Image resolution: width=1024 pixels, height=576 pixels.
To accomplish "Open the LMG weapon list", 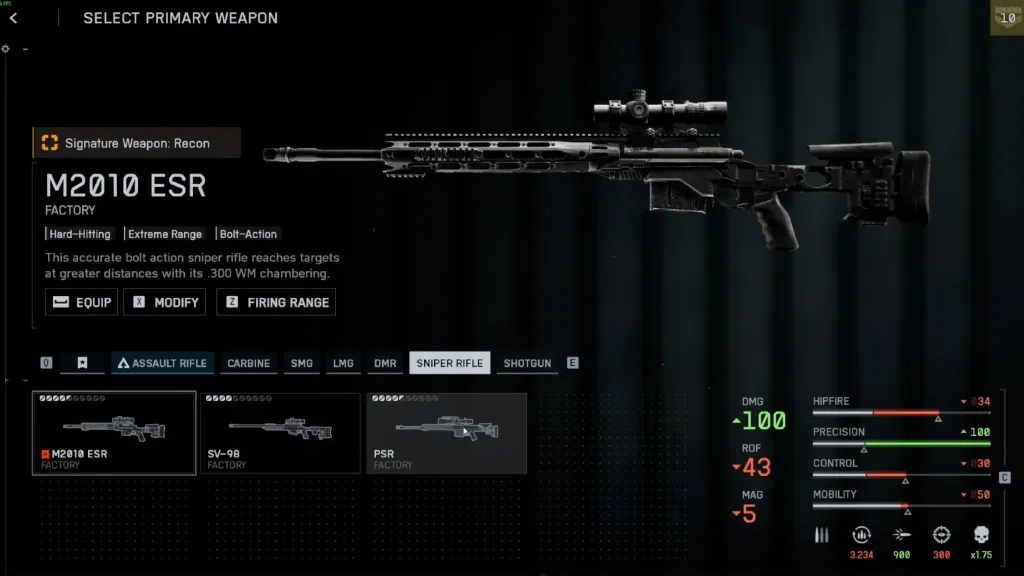I will coord(343,363).
